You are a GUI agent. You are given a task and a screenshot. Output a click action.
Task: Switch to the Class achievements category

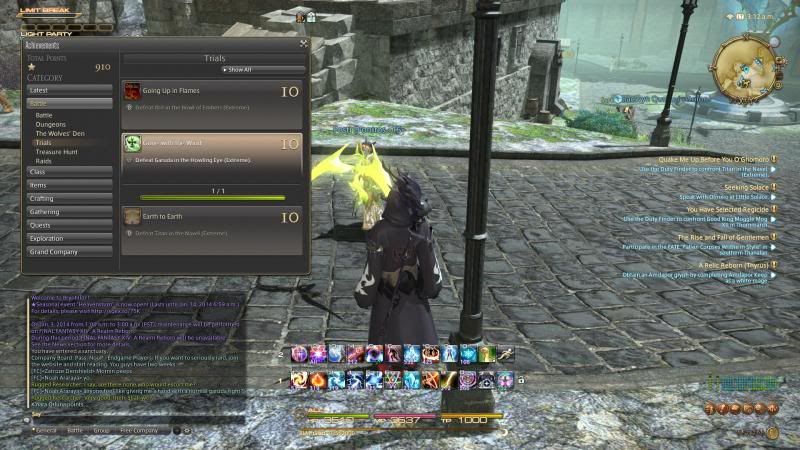68,172
